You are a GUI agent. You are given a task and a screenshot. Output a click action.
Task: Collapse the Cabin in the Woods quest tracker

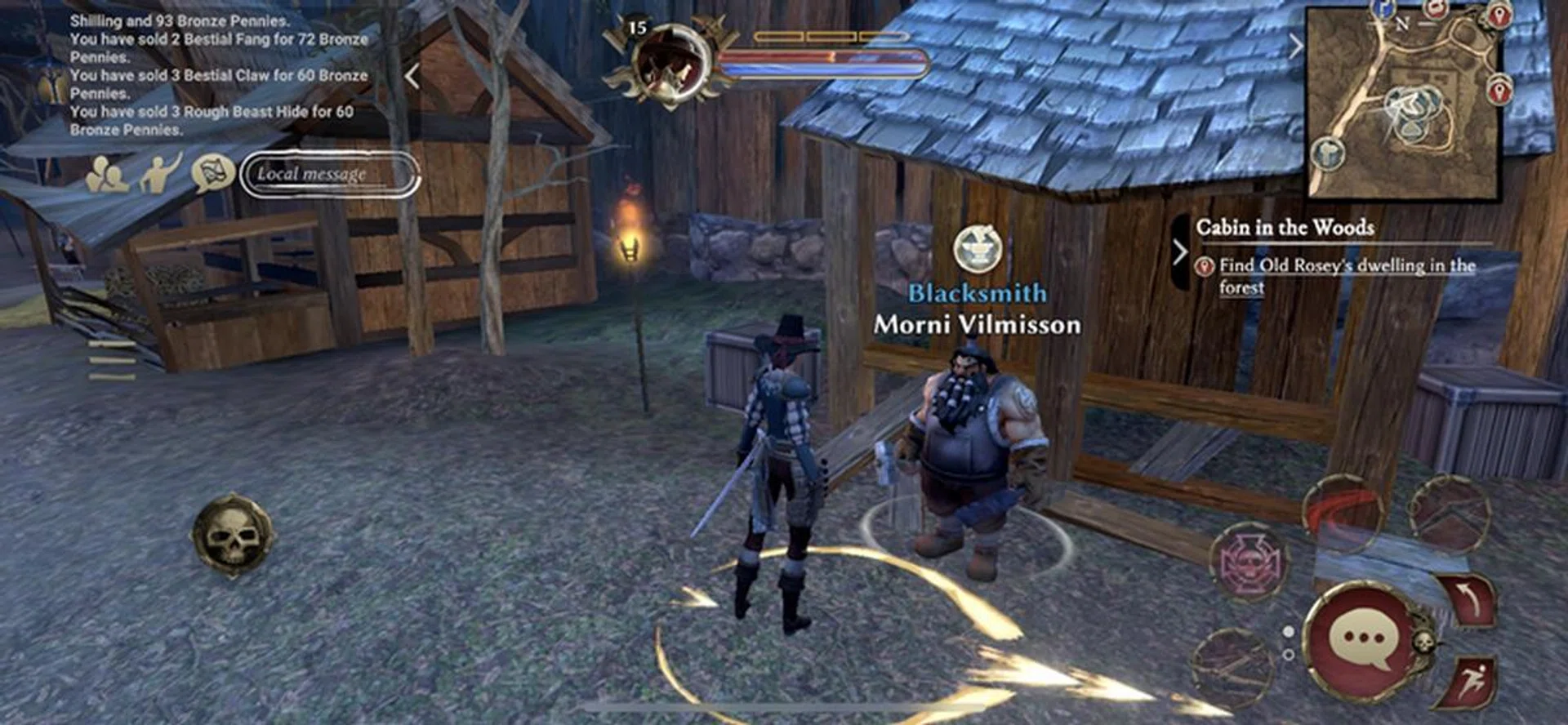coord(1181,252)
